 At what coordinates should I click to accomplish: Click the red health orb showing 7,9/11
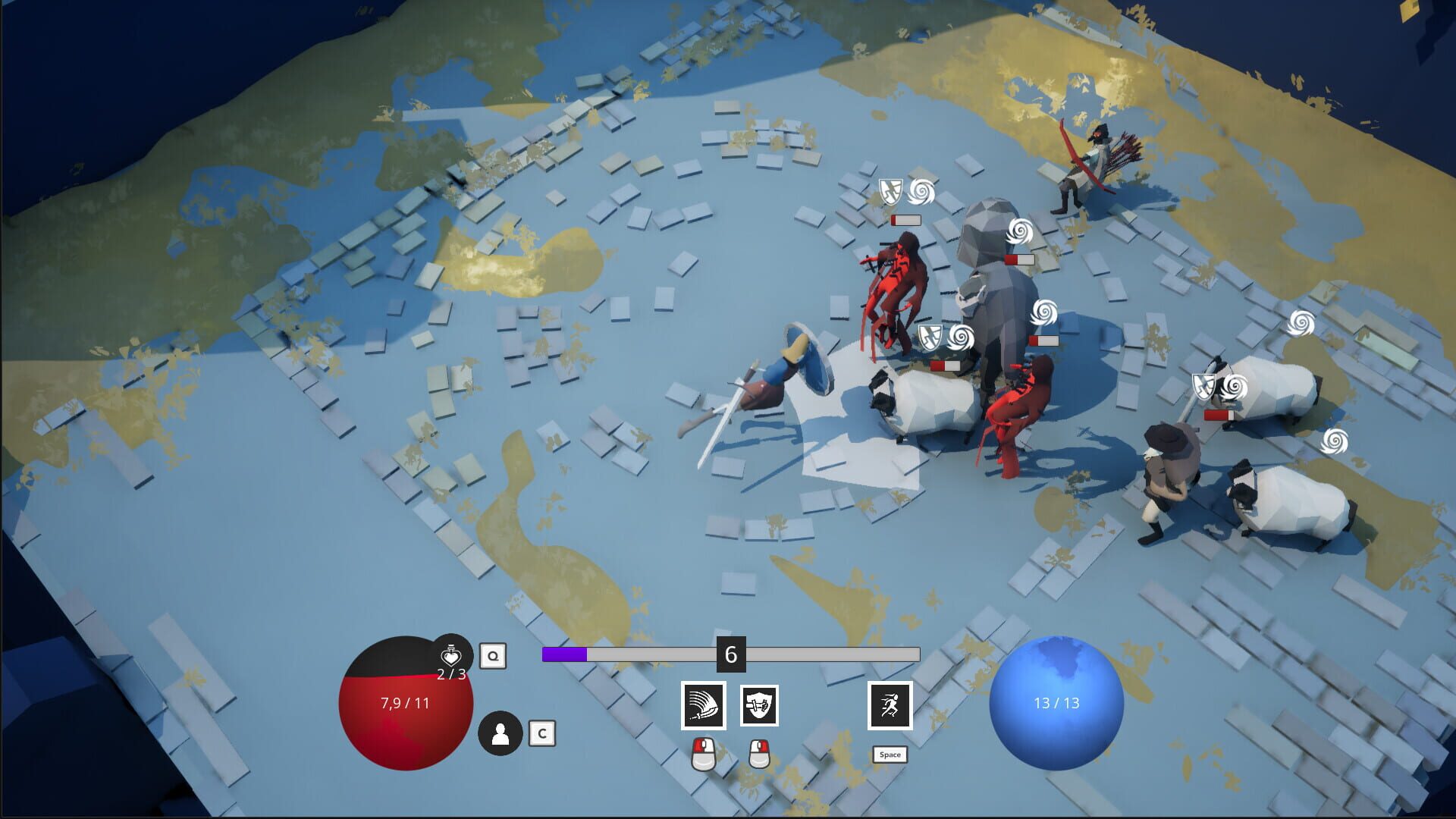point(402,705)
